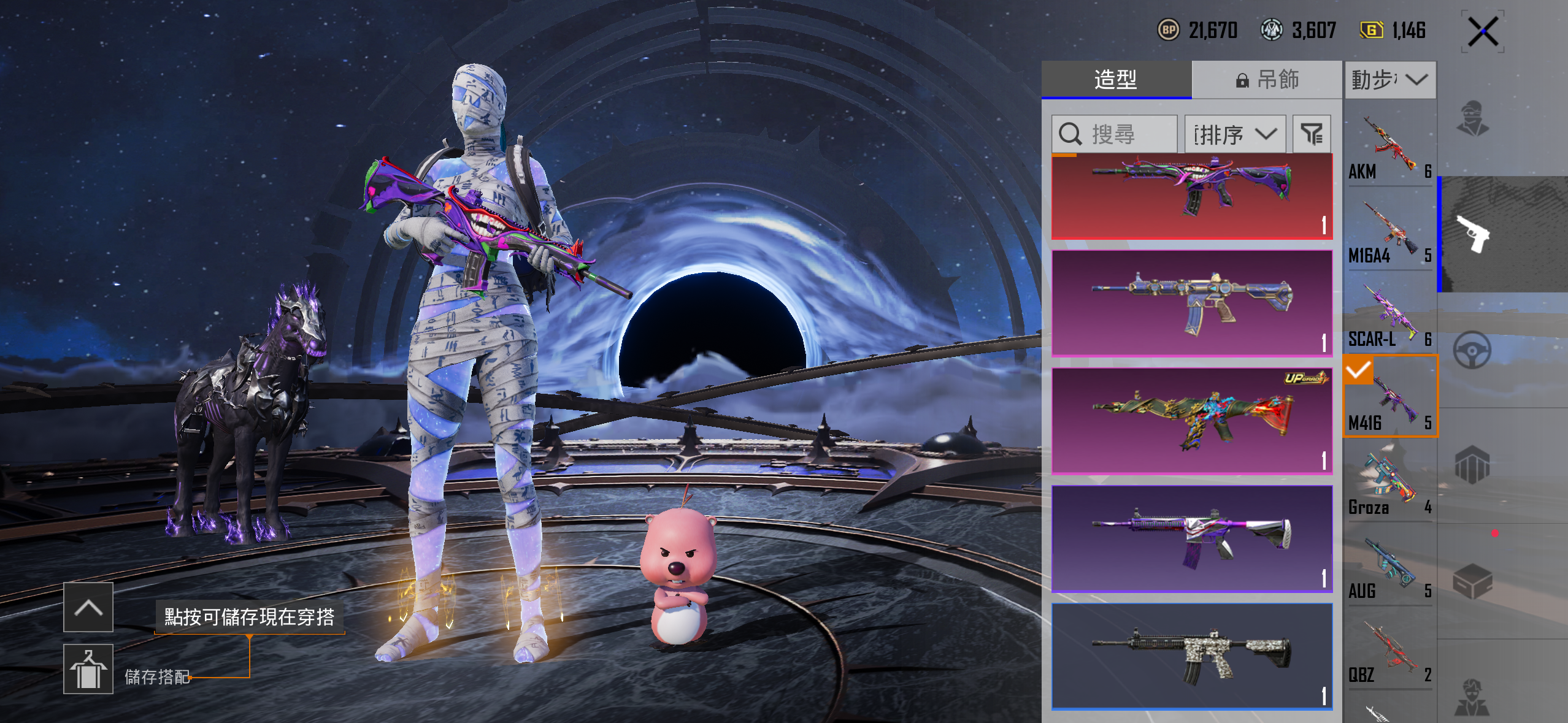Select M16A4 in the weapon list
1568x723 pixels.
pos(1389,232)
